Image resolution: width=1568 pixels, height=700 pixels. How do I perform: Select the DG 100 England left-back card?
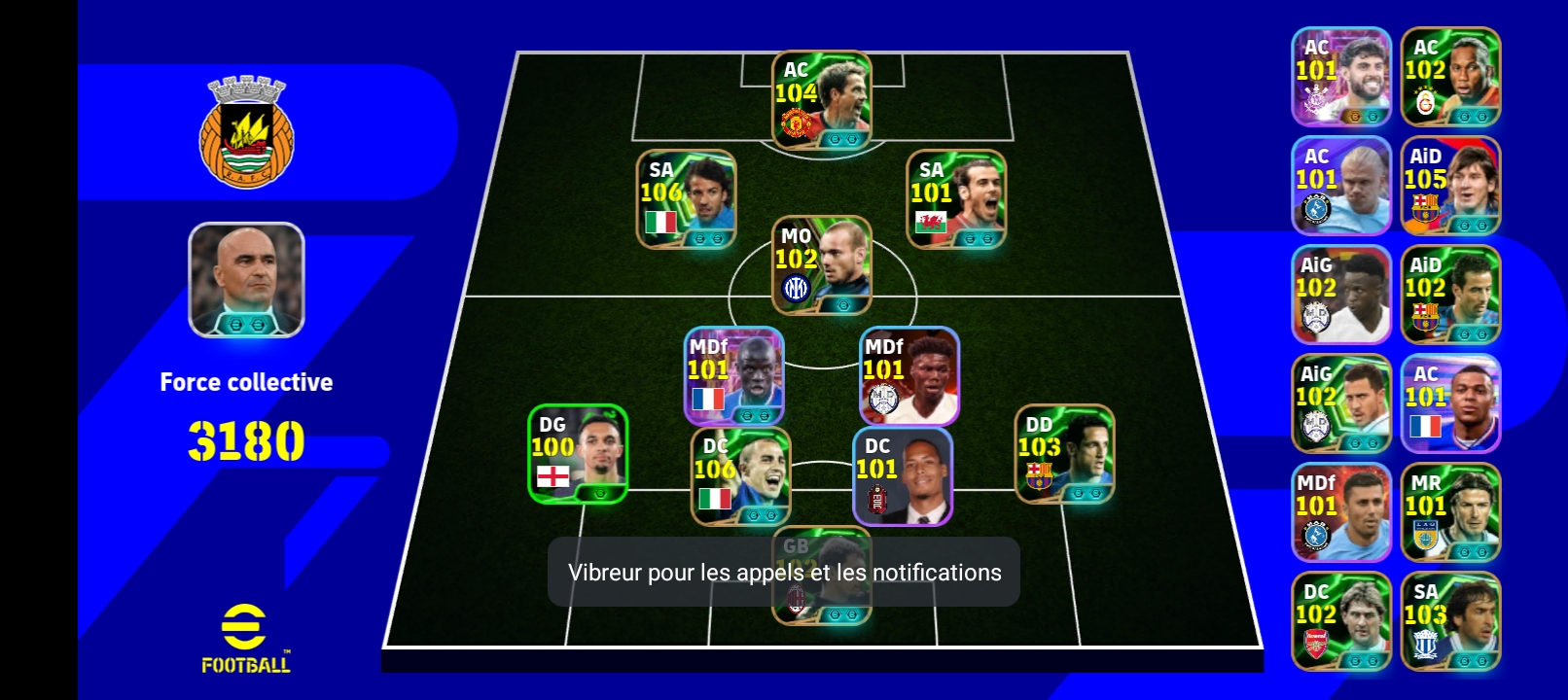(x=578, y=454)
